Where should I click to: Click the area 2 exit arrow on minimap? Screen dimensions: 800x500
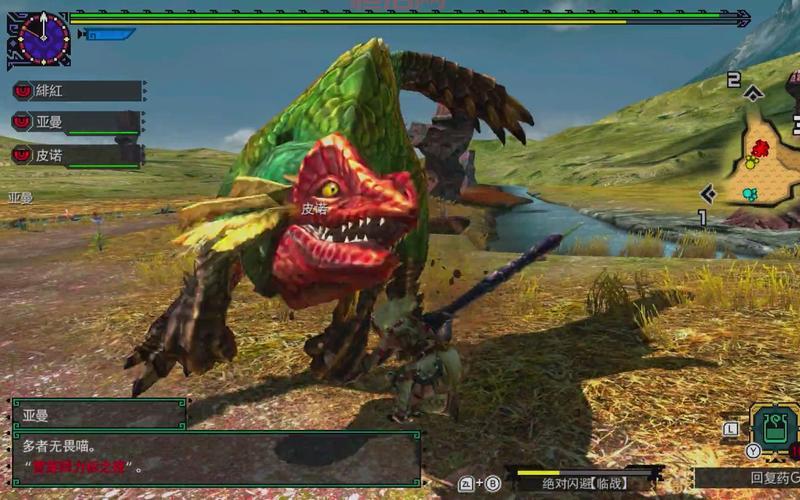(754, 94)
